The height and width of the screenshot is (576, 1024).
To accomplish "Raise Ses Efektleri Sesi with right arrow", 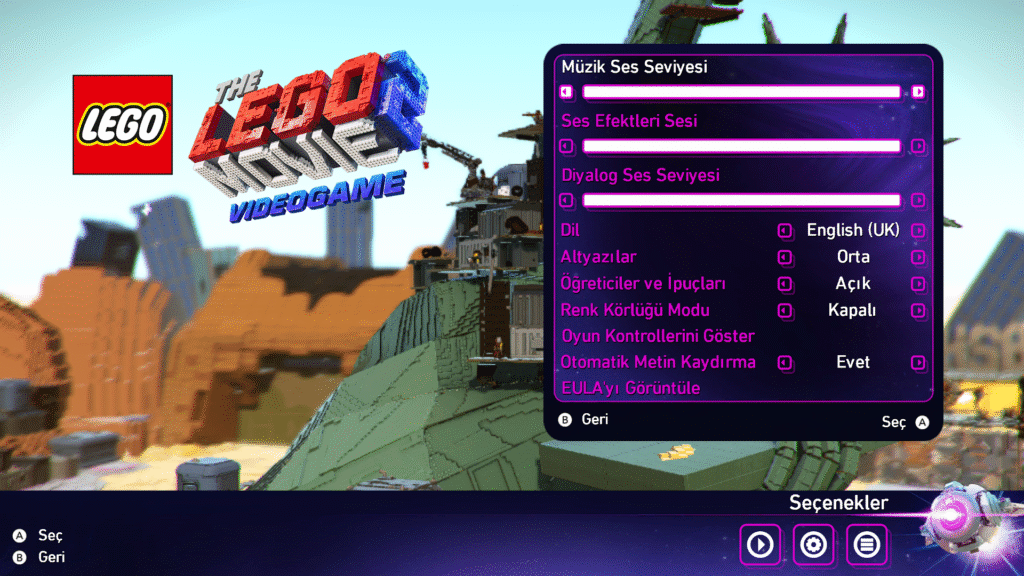I will pos(918,146).
